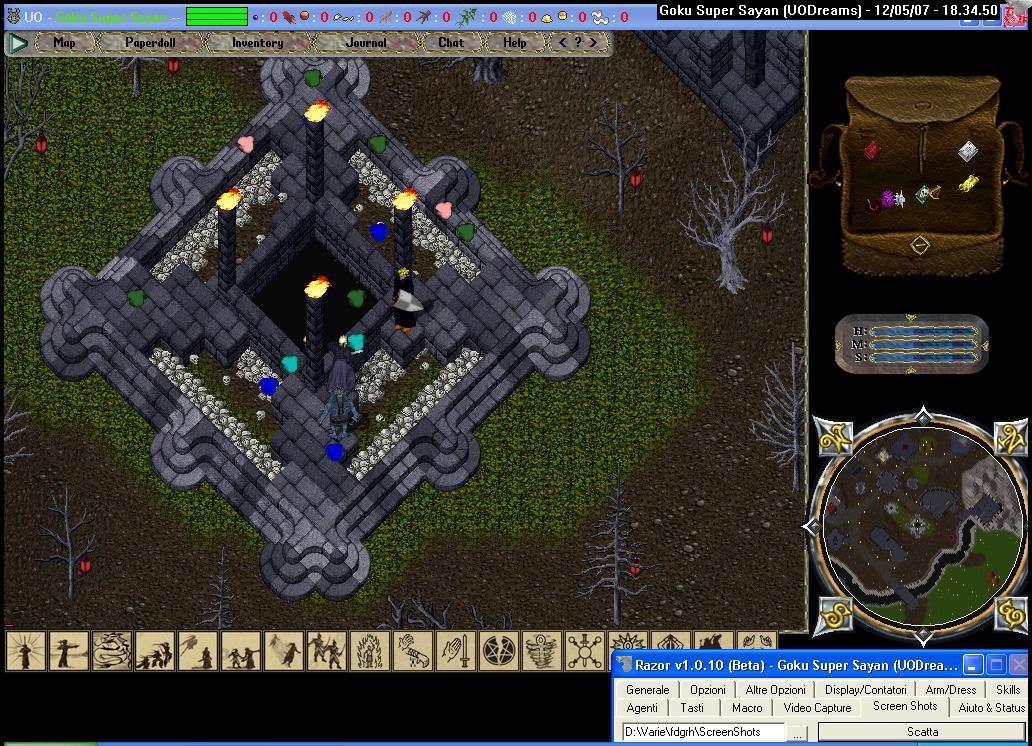
Task: Activate the flaming figure spell icon
Action: click(x=369, y=652)
